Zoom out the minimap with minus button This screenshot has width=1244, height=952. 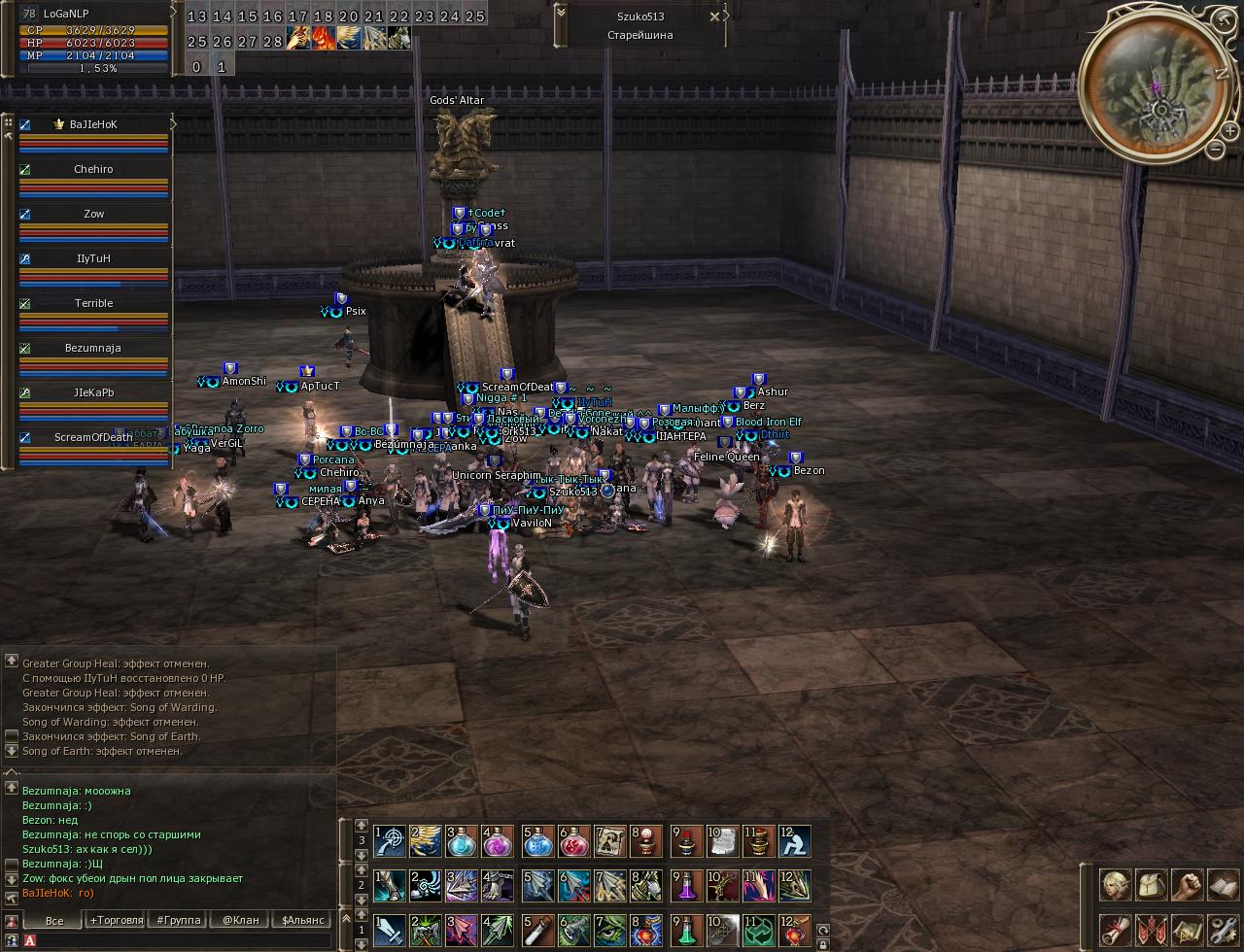[1215, 150]
